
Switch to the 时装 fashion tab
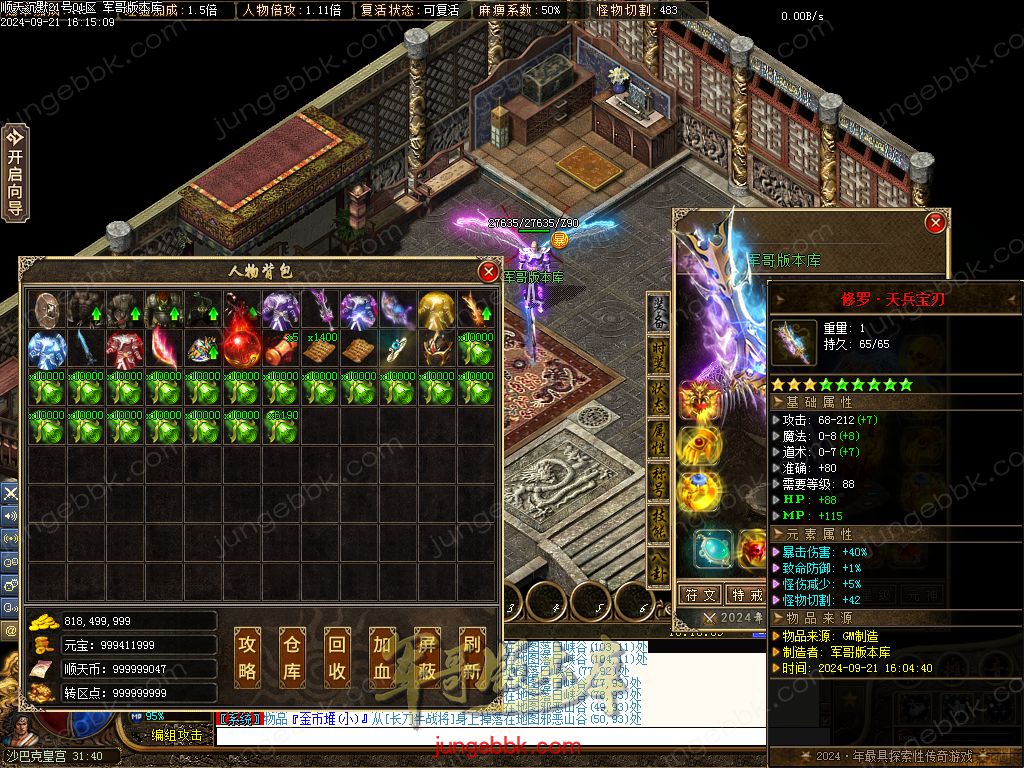[659, 354]
